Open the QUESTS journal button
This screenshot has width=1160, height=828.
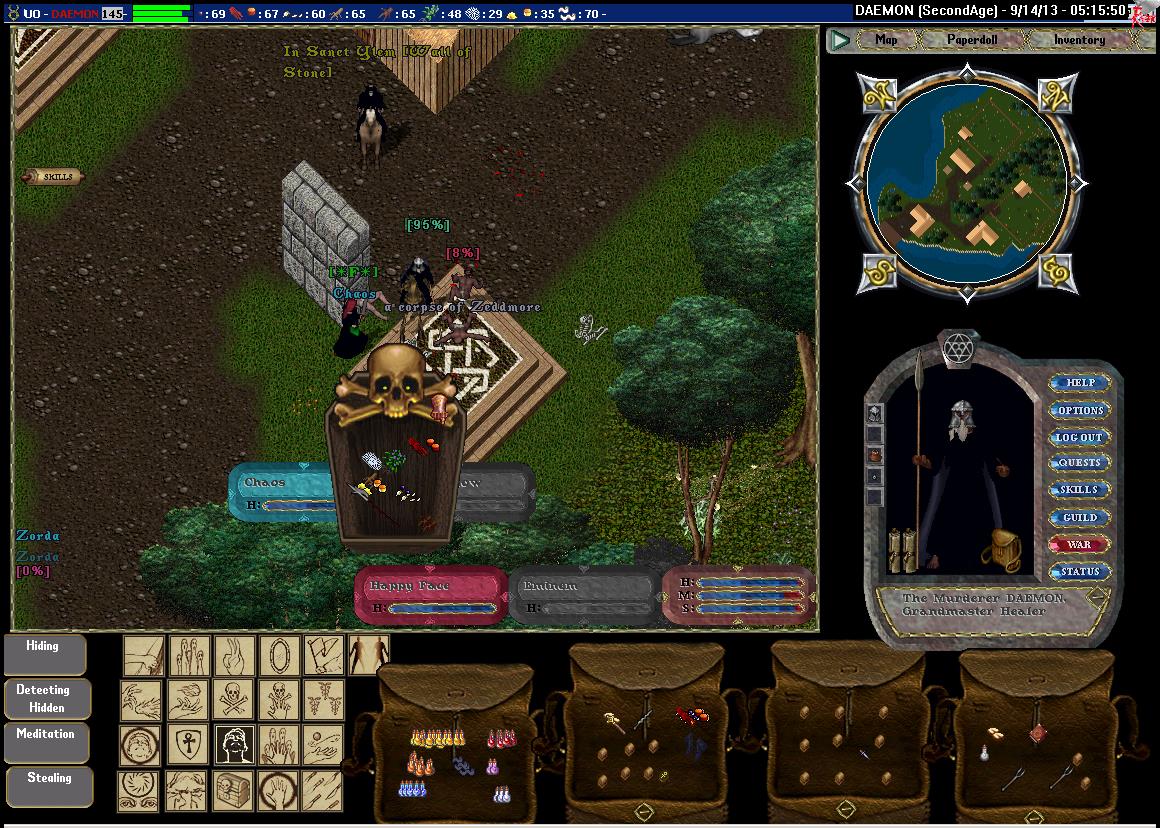(1080, 463)
